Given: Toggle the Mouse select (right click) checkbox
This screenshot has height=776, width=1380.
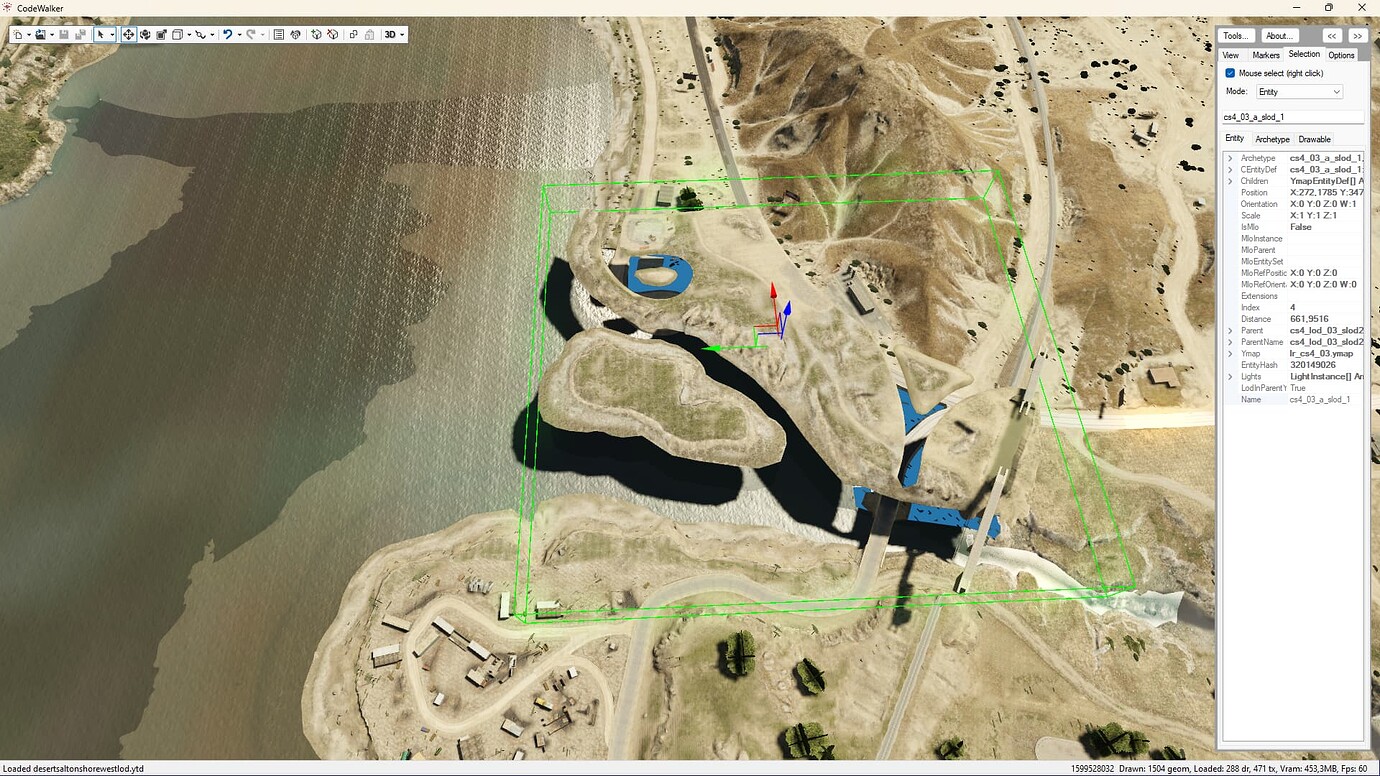Looking at the screenshot, I should (x=1229, y=72).
